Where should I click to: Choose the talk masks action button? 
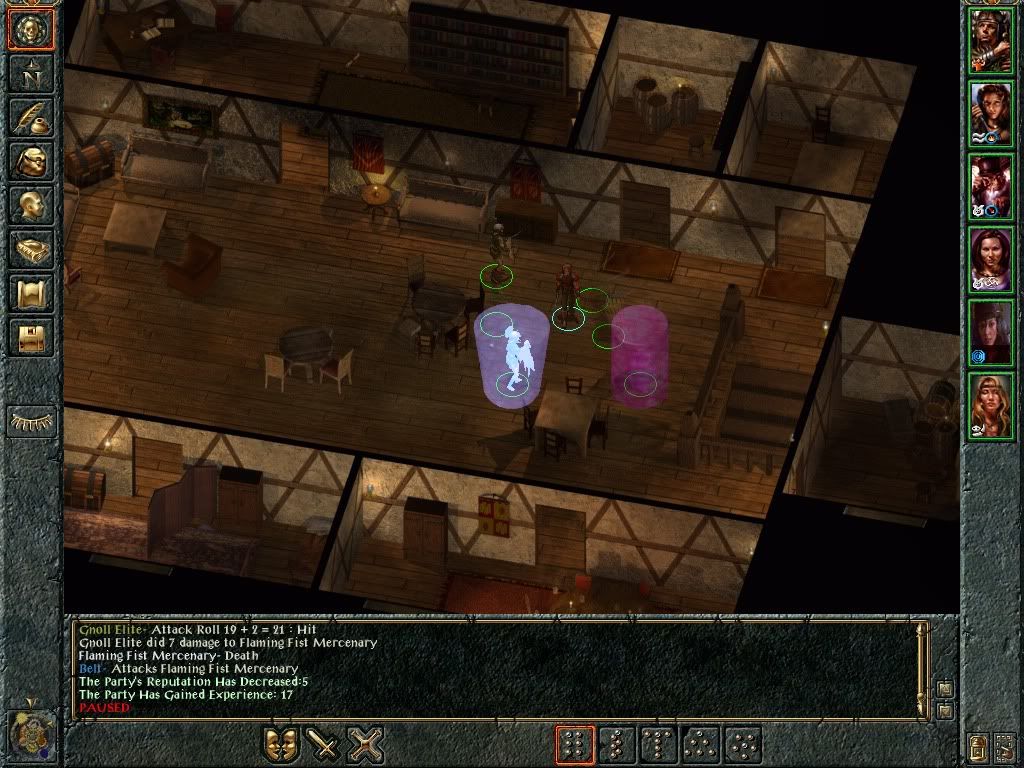coord(281,745)
